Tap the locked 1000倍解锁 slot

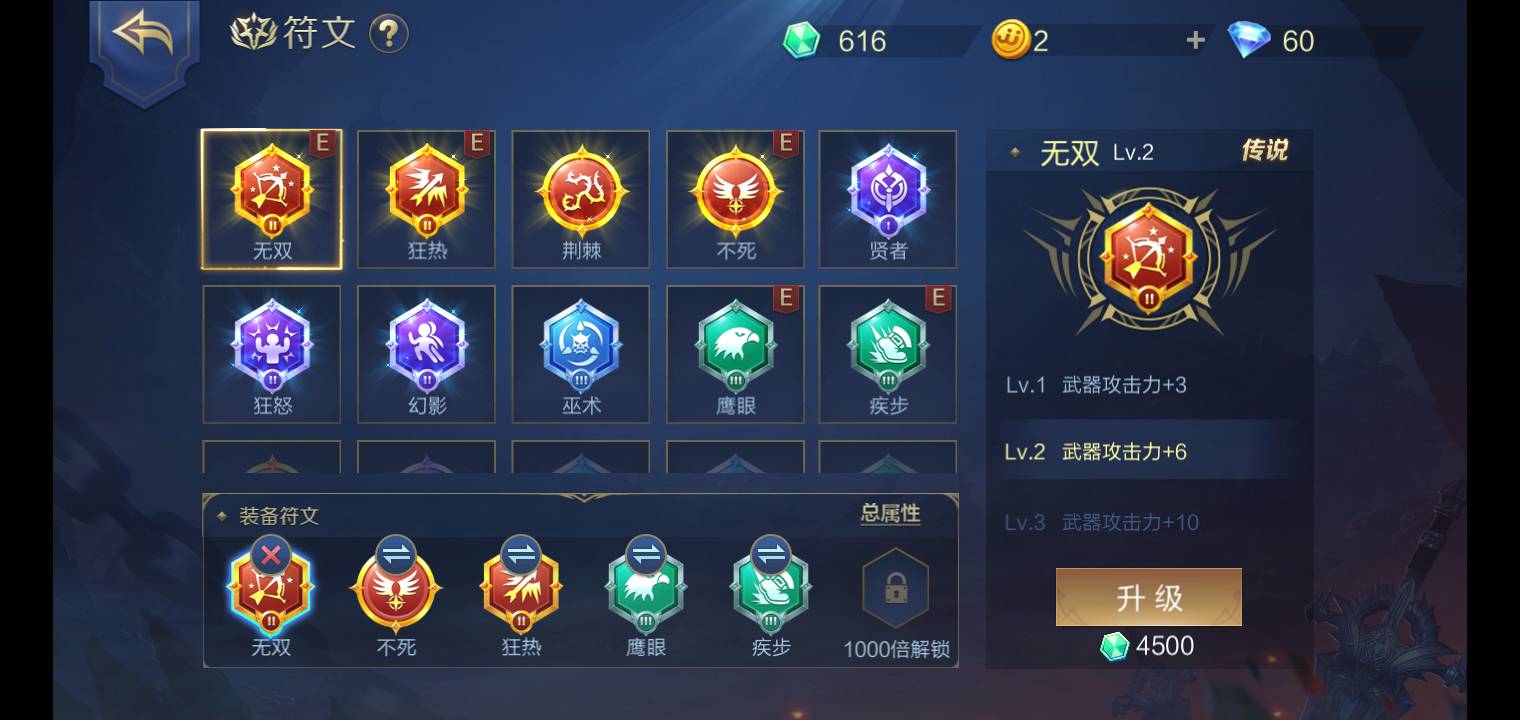[893, 590]
